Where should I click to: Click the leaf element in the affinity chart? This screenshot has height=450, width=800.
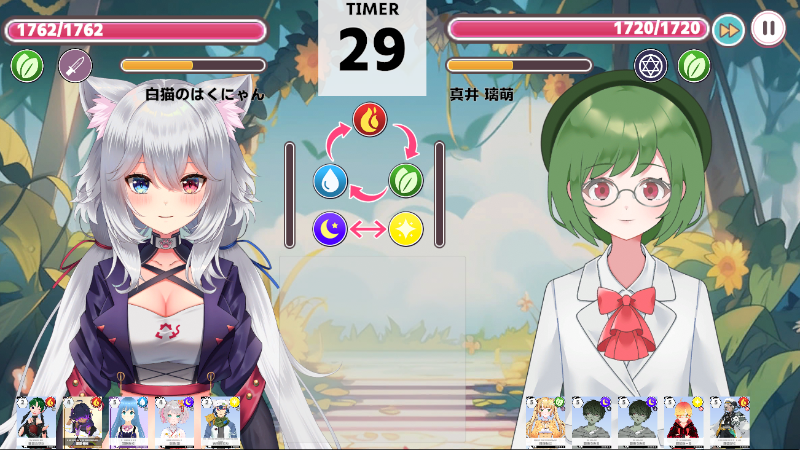pos(406,181)
